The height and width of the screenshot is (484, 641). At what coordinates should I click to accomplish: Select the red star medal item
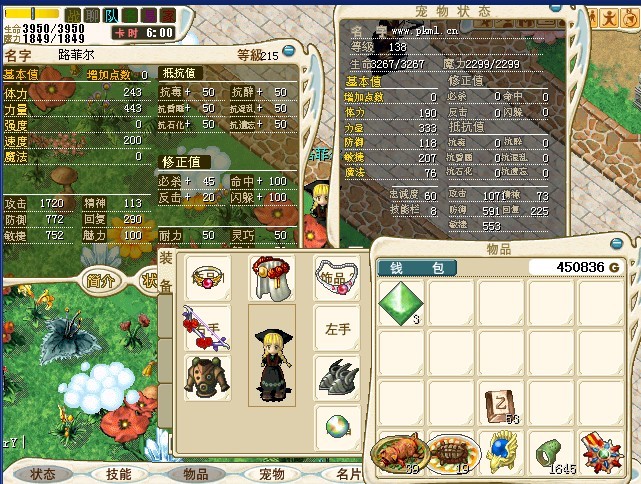(599, 452)
